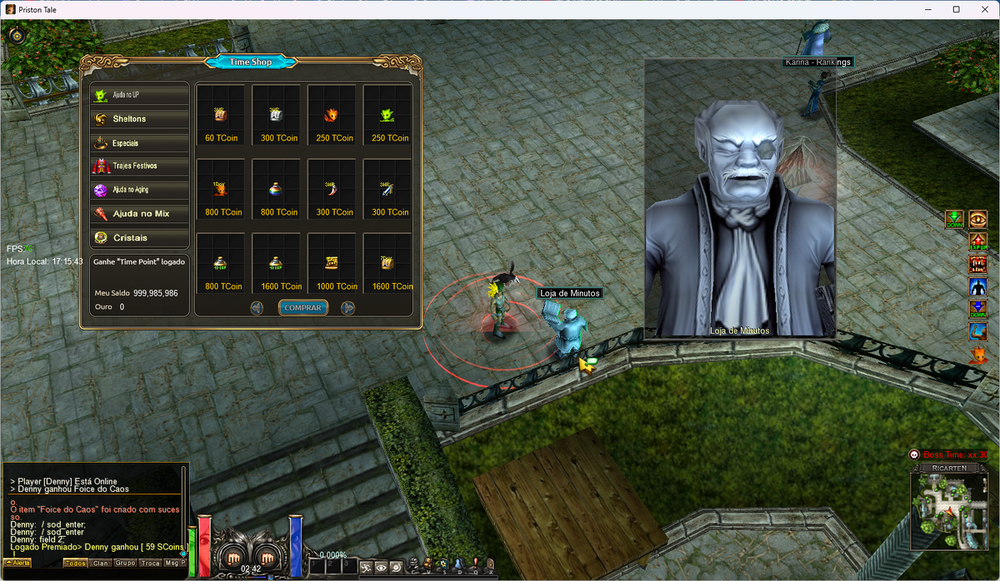Select the Ajuda no UP category
This screenshot has width=1000, height=581.
point(139,95)
